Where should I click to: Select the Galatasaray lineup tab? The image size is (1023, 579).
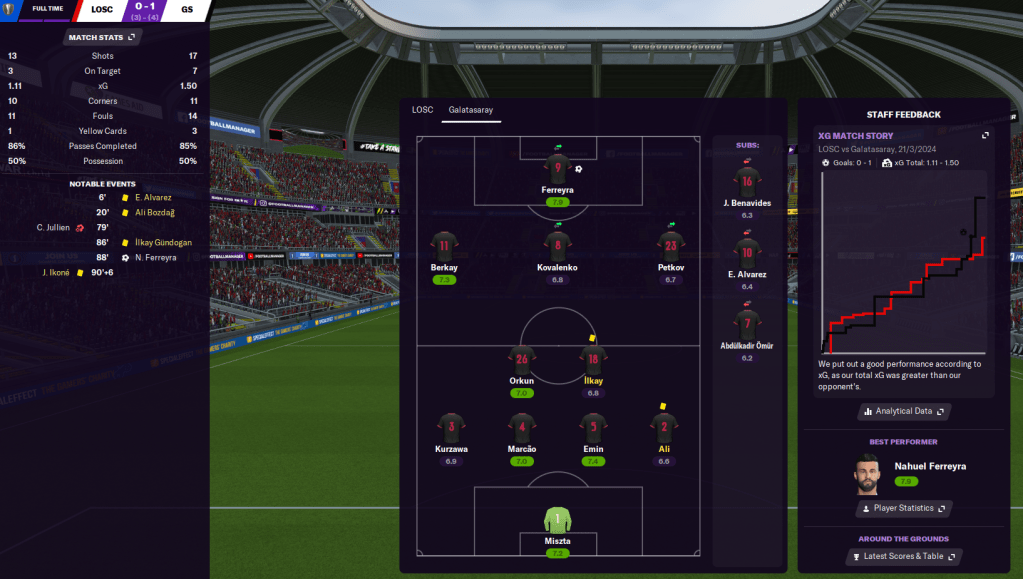click(x=471, y=109)
